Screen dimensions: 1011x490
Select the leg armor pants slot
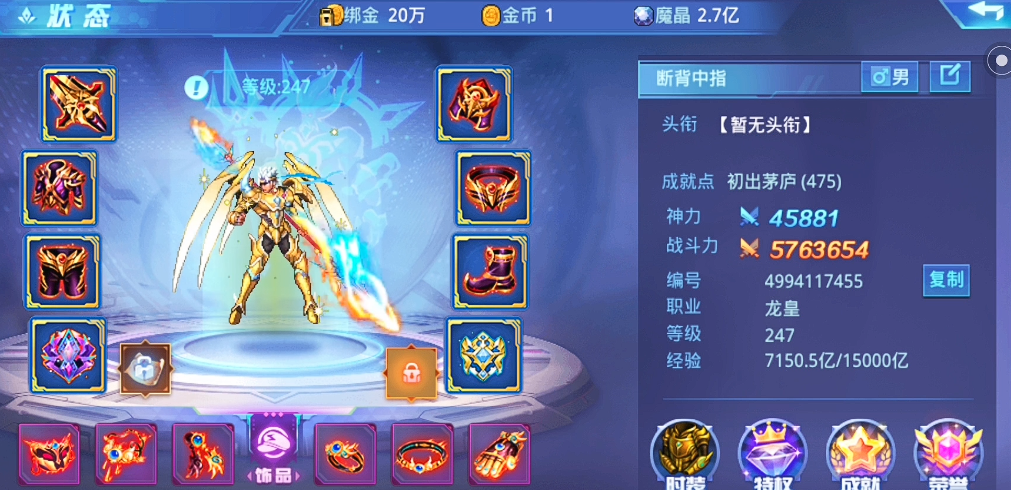pos(62,271)
